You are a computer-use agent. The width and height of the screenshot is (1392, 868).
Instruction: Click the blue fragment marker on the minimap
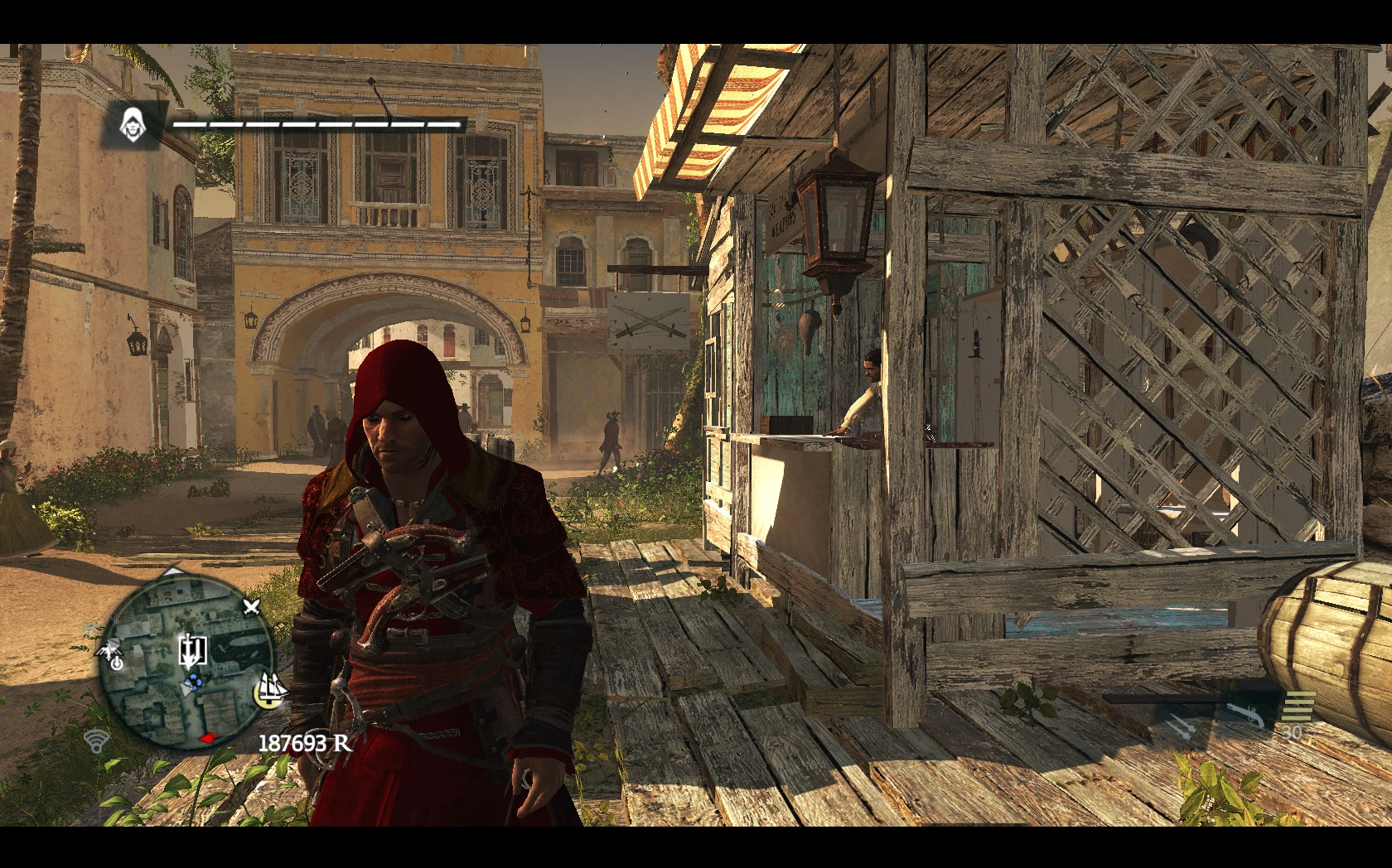194,682
